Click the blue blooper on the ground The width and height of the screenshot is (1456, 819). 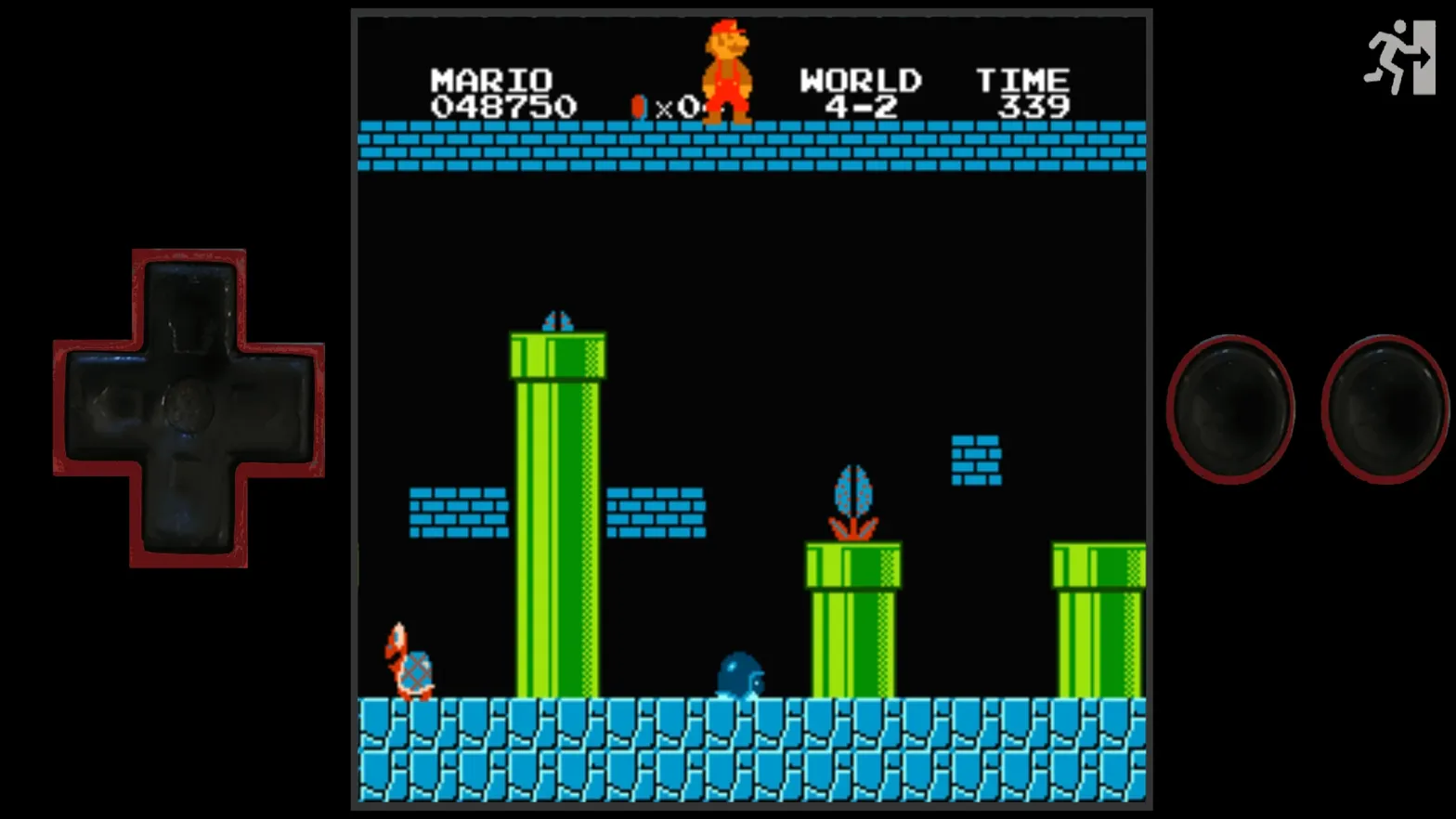(740, 673)
